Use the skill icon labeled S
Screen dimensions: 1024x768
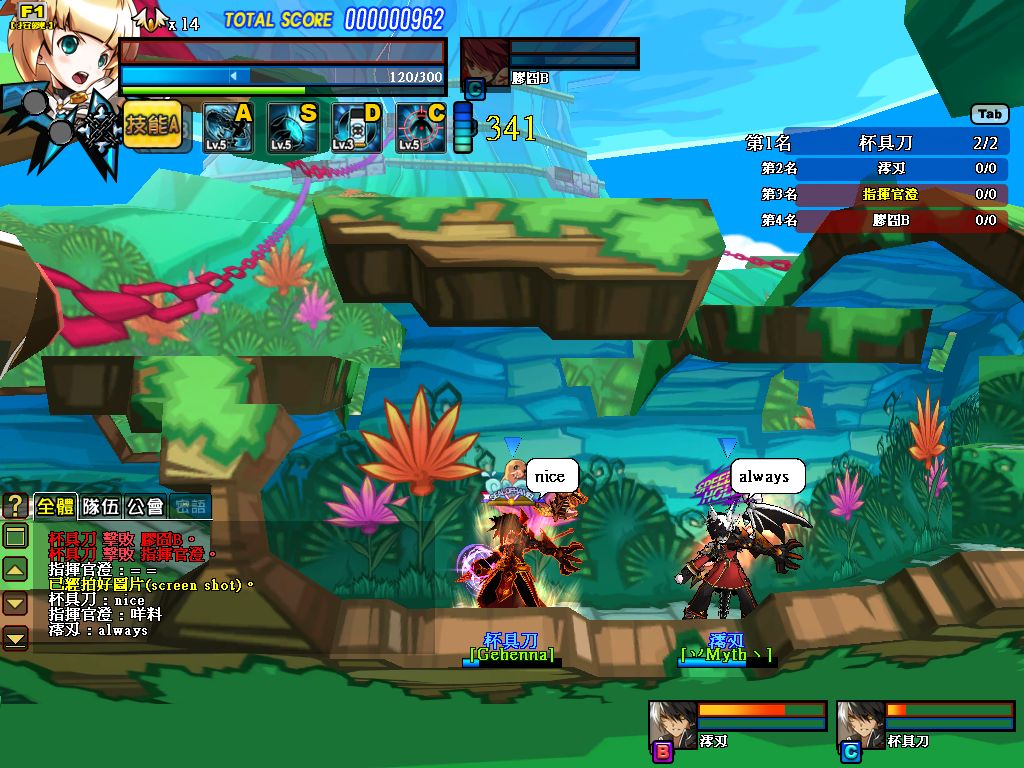291,128
